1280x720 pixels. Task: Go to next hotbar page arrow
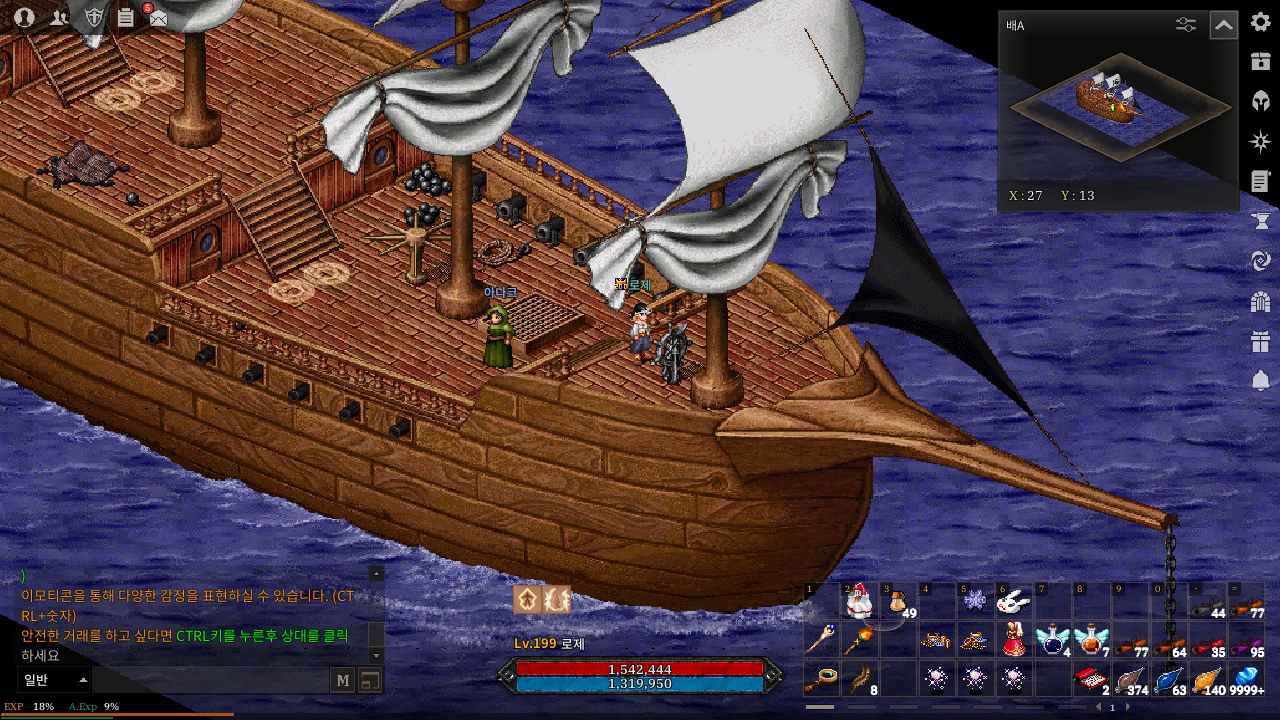tap(1128, 708)
